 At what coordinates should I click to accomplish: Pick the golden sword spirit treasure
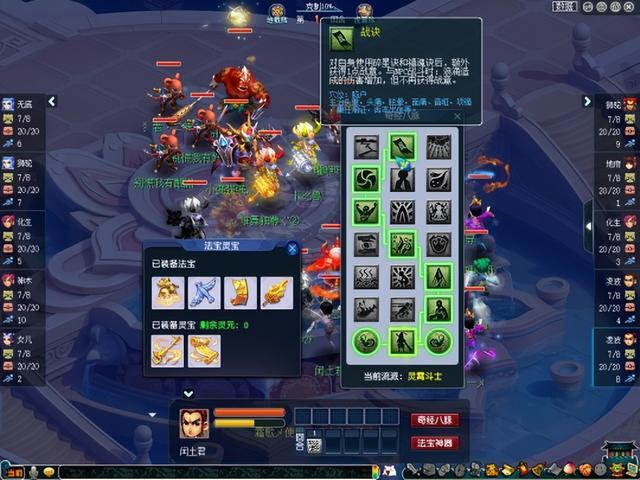pyautogui.click(x=167, y=349)
